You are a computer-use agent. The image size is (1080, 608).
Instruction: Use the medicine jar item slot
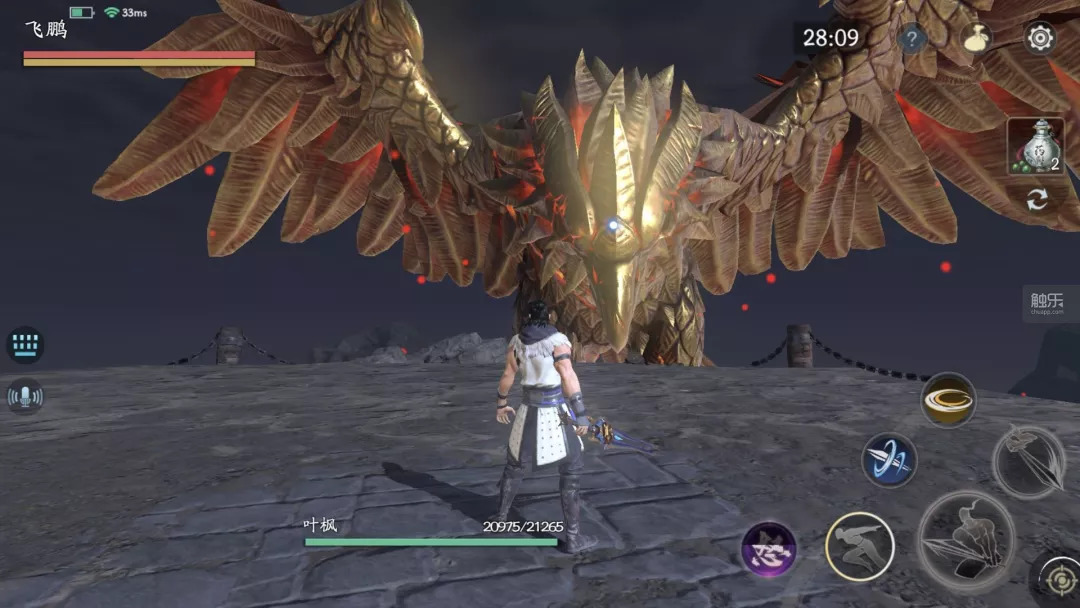tap(1035, 146)
